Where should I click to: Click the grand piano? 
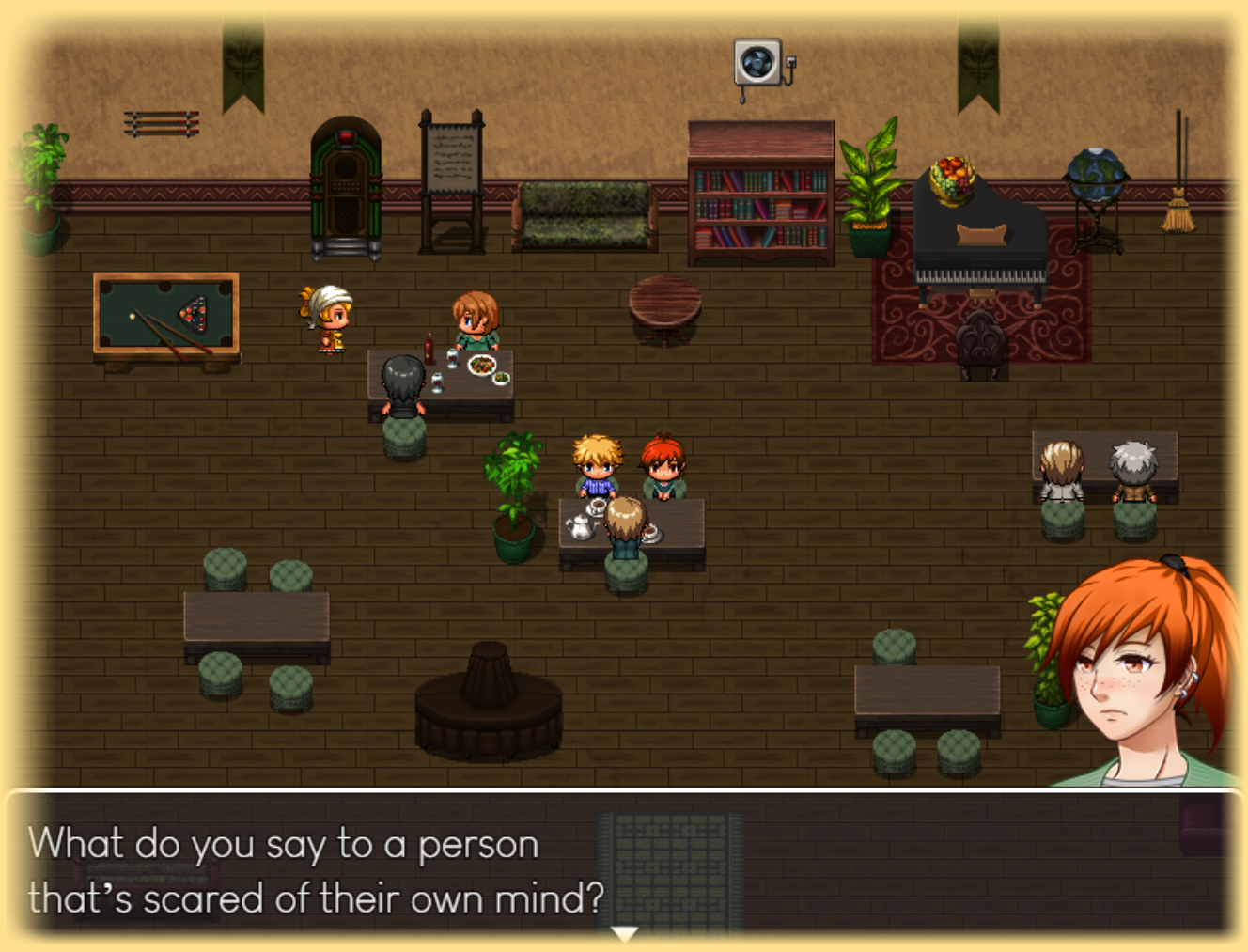pyautogui.click(x=977, y=240)
